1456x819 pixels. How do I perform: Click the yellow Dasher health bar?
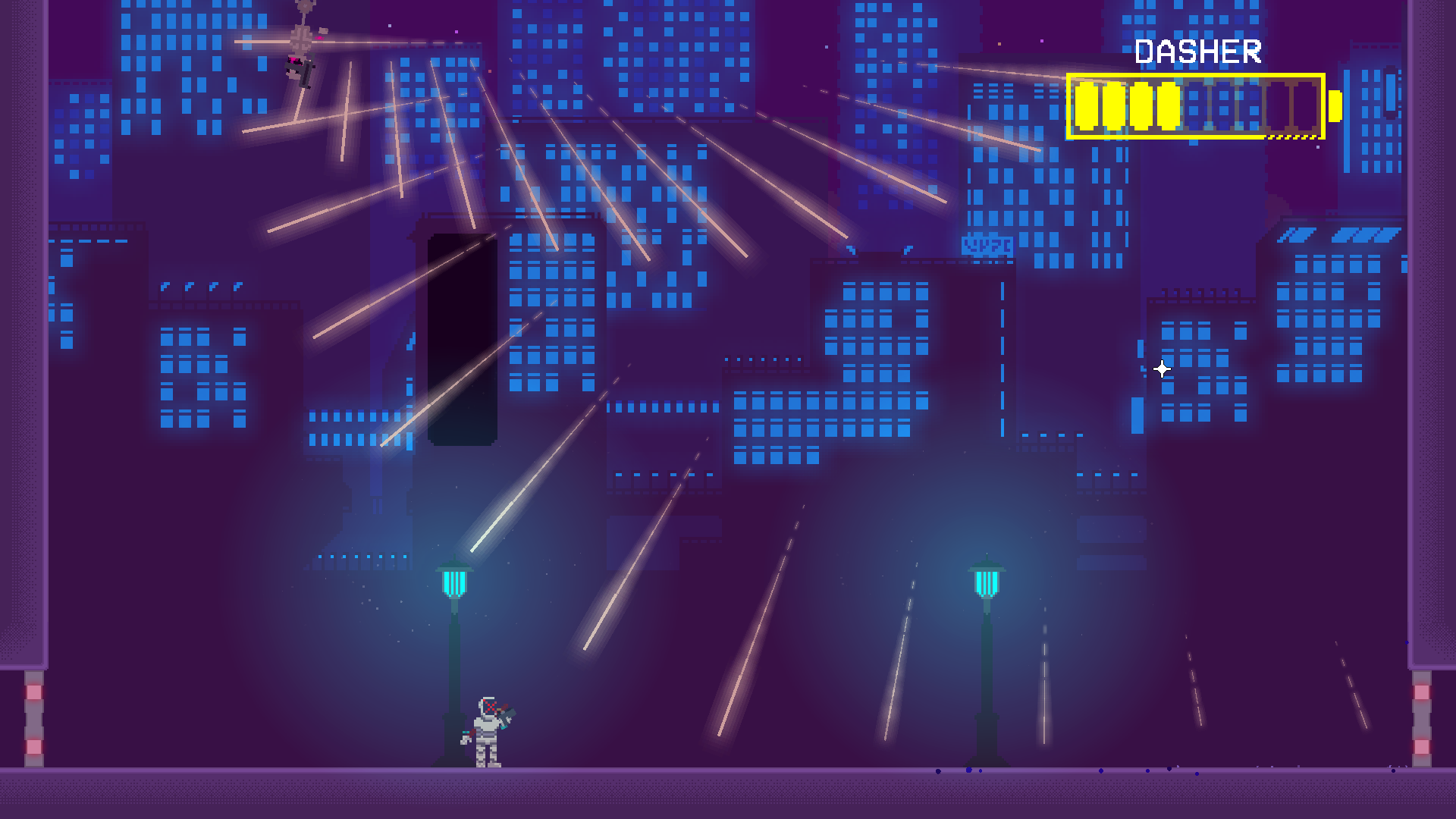1194,106
